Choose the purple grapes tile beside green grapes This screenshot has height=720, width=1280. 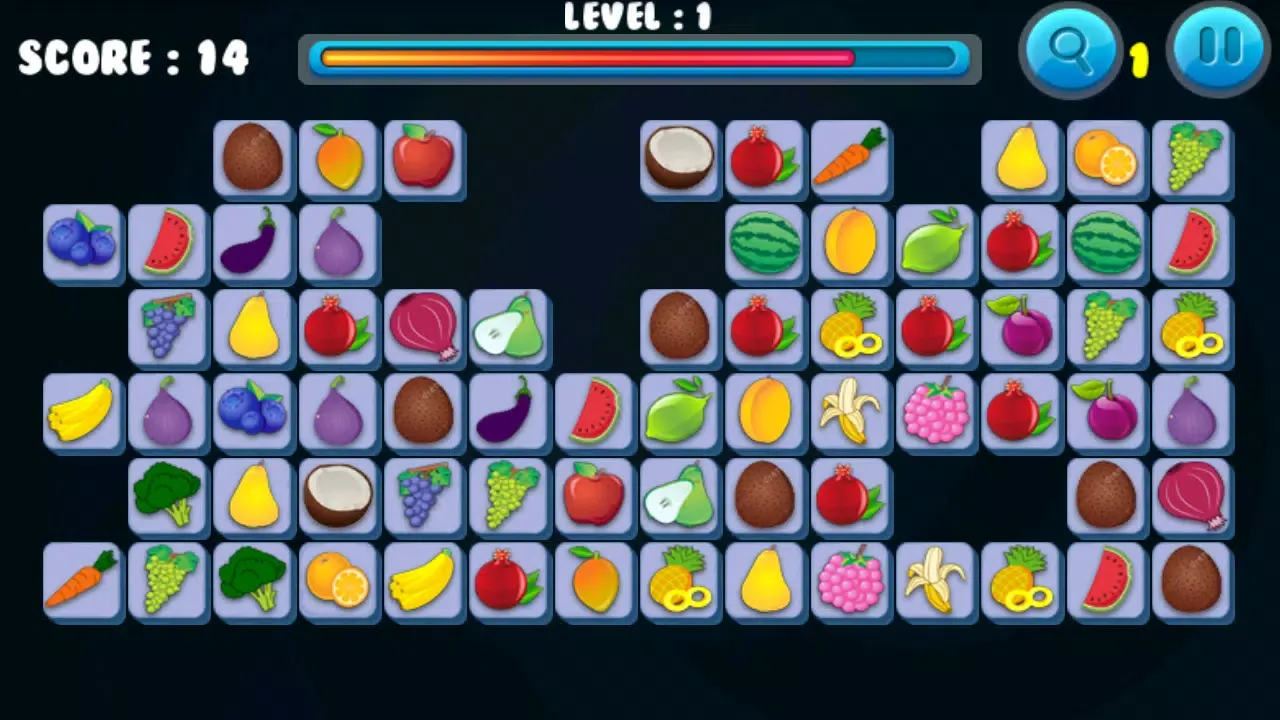(x=423, y=495)
